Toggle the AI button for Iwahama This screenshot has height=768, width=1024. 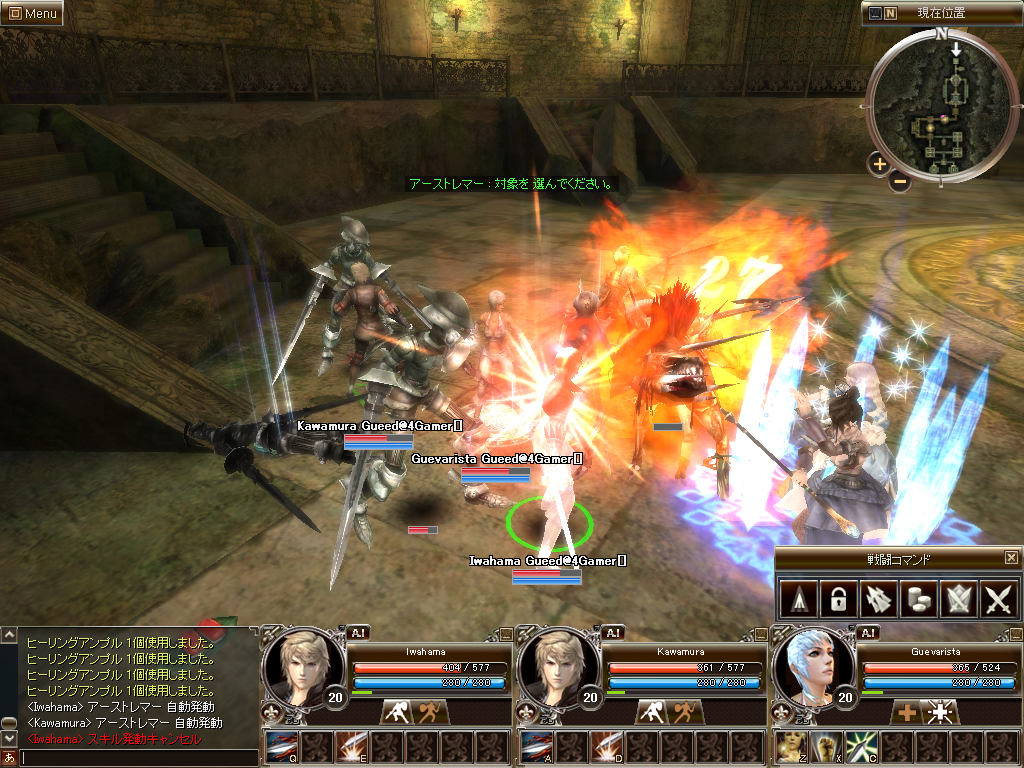click(359, 632)
